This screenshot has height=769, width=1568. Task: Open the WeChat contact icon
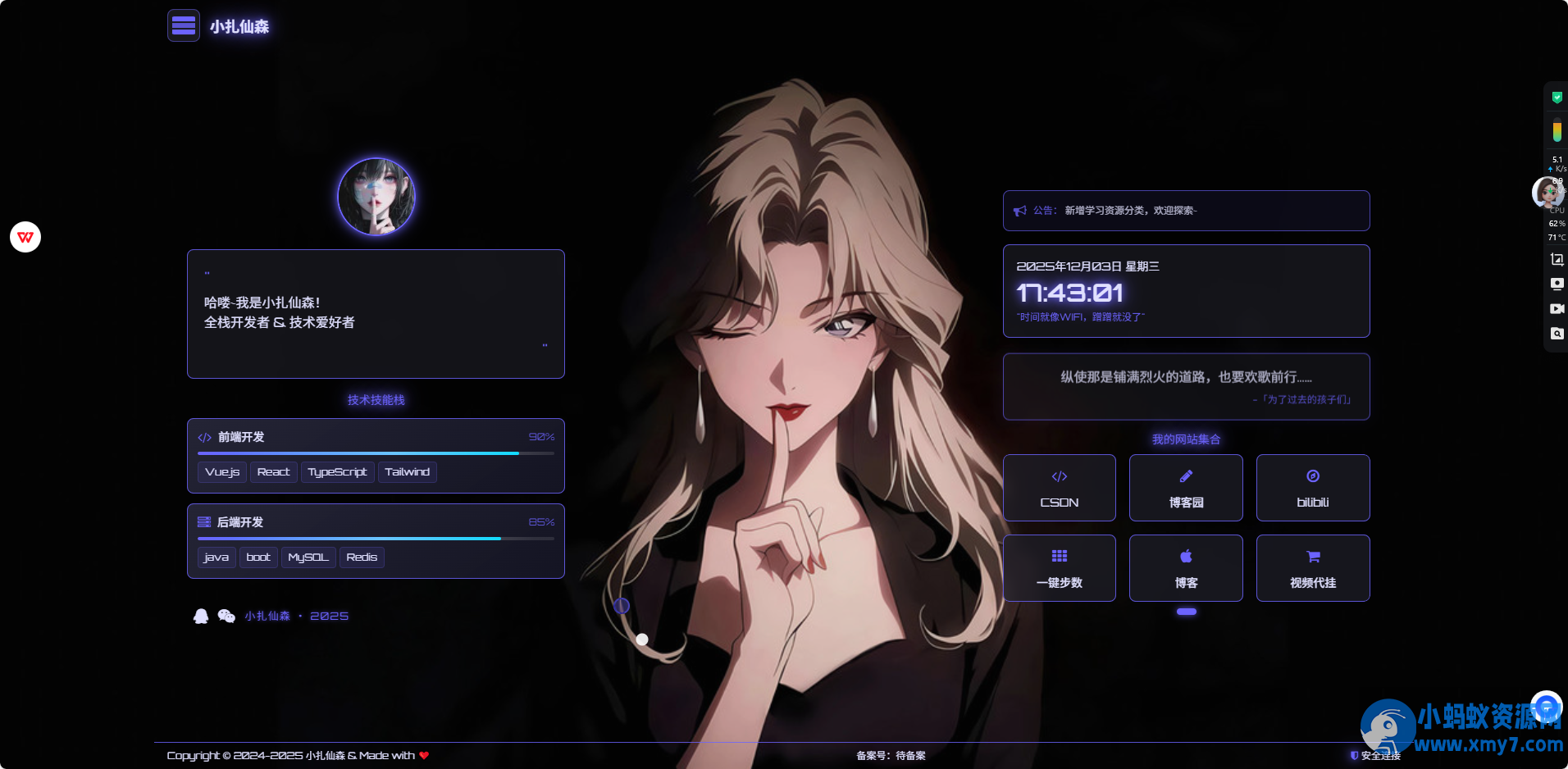click(x=226, y=616)
